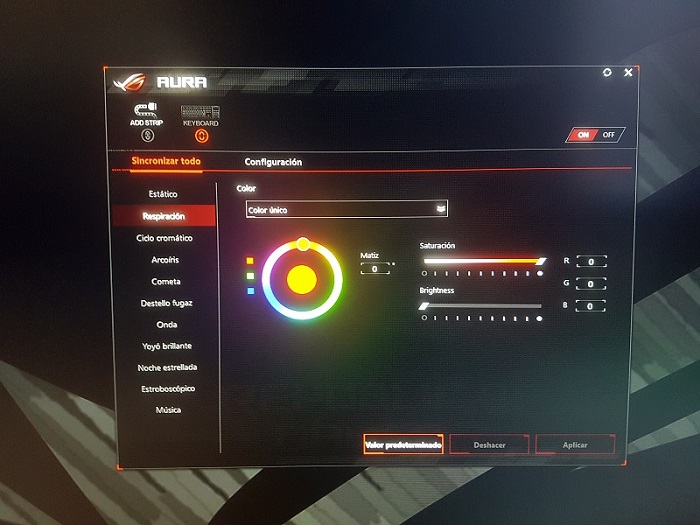Choose the Cometa effect
700x525 pixels.
(x=165, y=281)
